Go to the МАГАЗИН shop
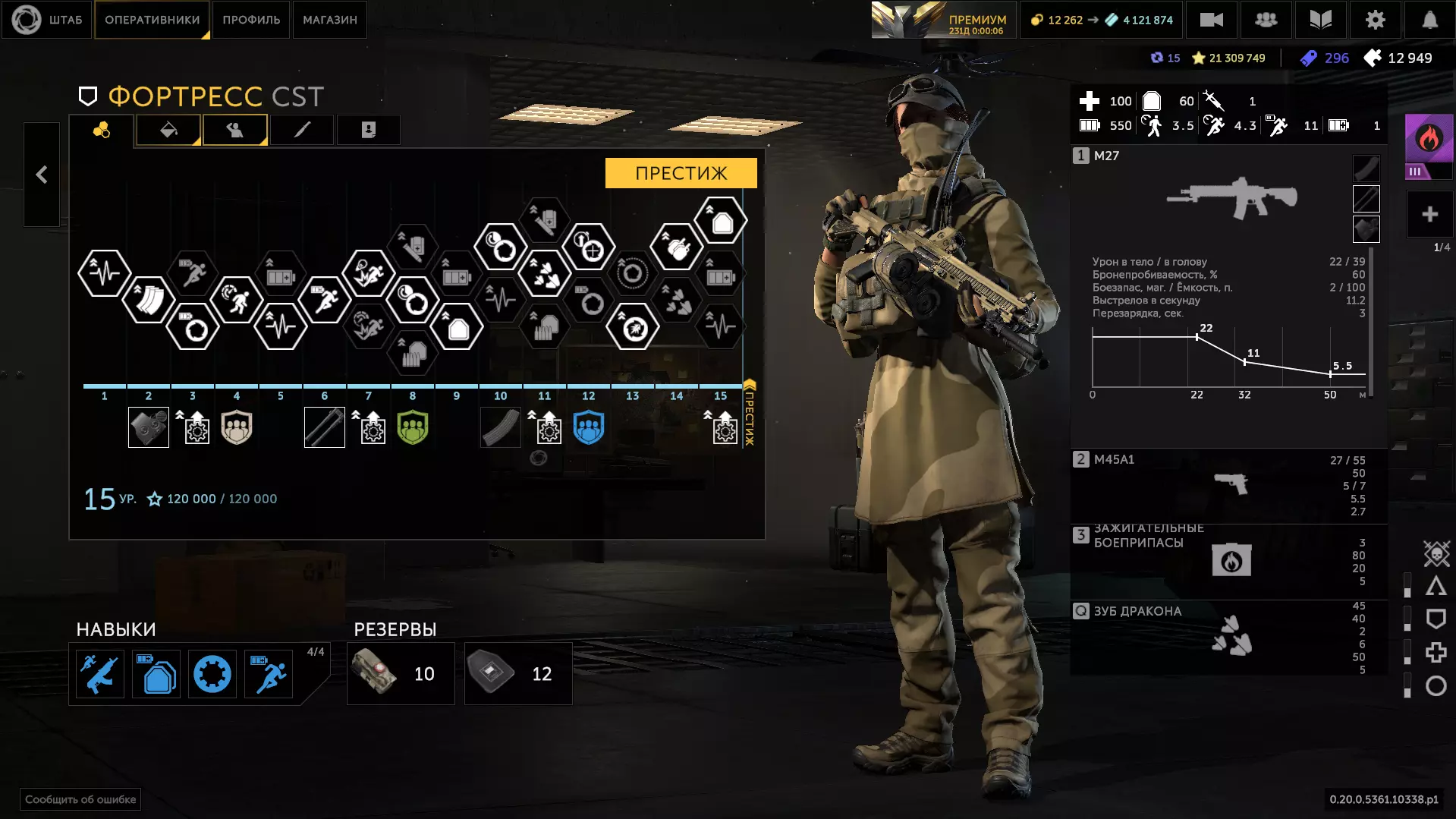 pyautogui.click(x=330, y=20)
